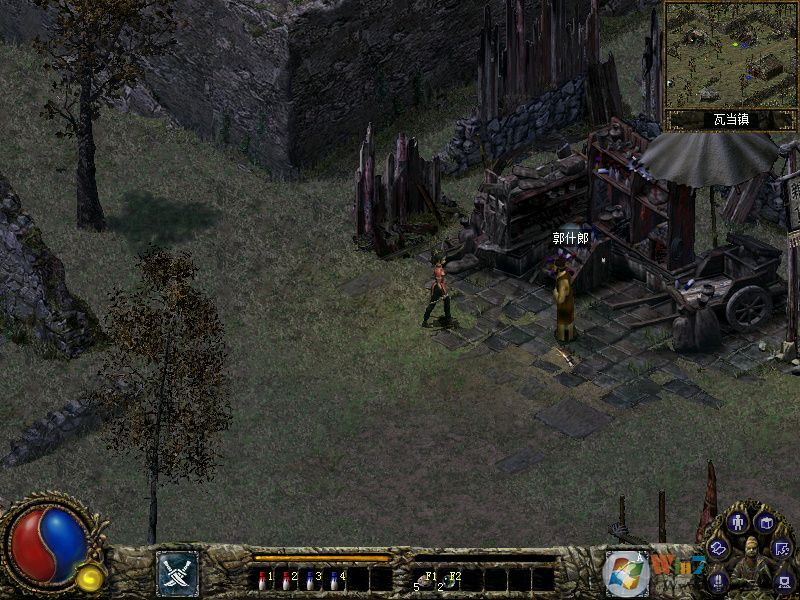The image size is (800, 600).
Task: Open the scroll map button
Action: coord(718,547)
